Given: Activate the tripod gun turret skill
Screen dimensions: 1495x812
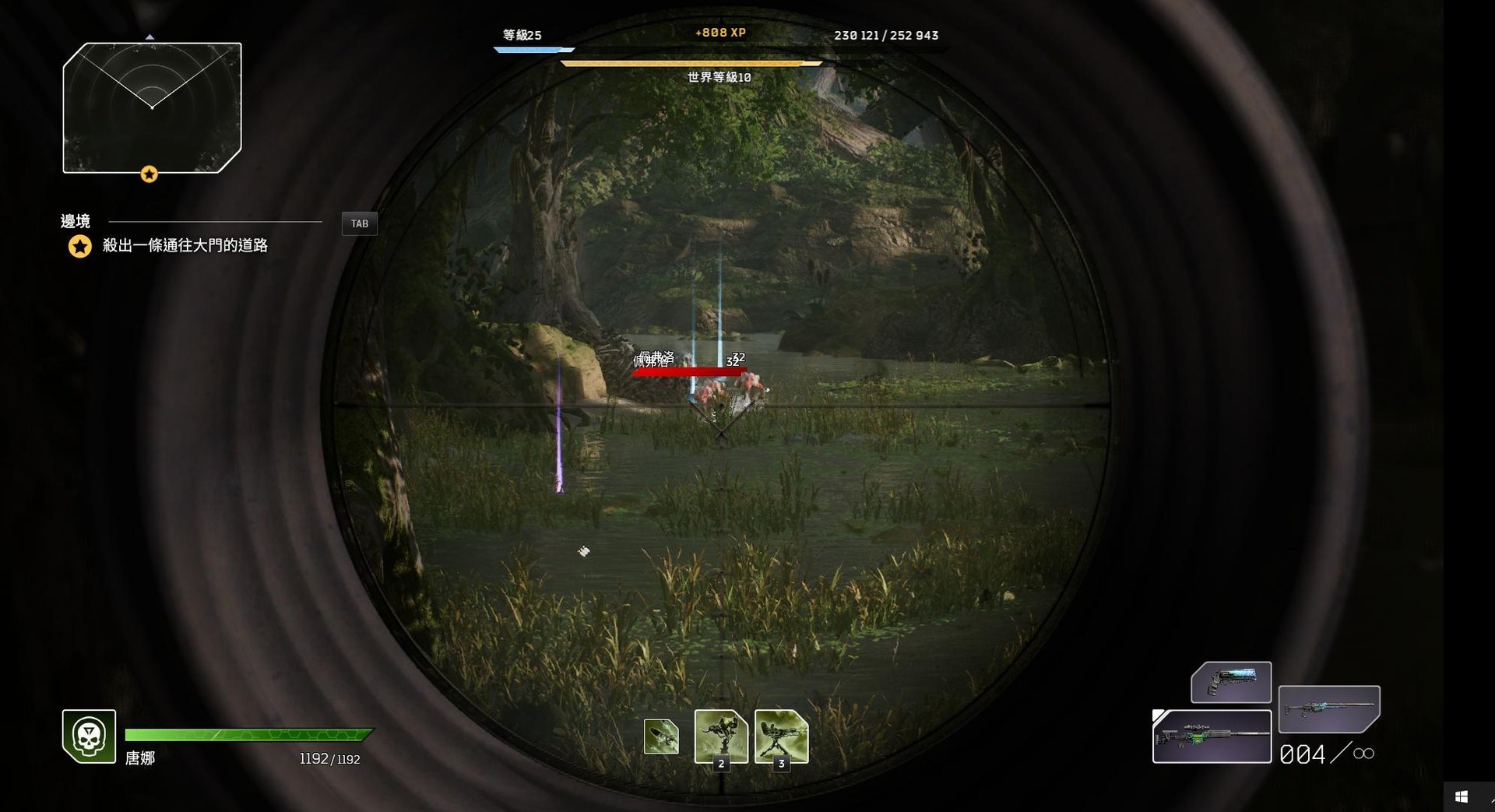Looking at the screenshot, I should 781,736.
